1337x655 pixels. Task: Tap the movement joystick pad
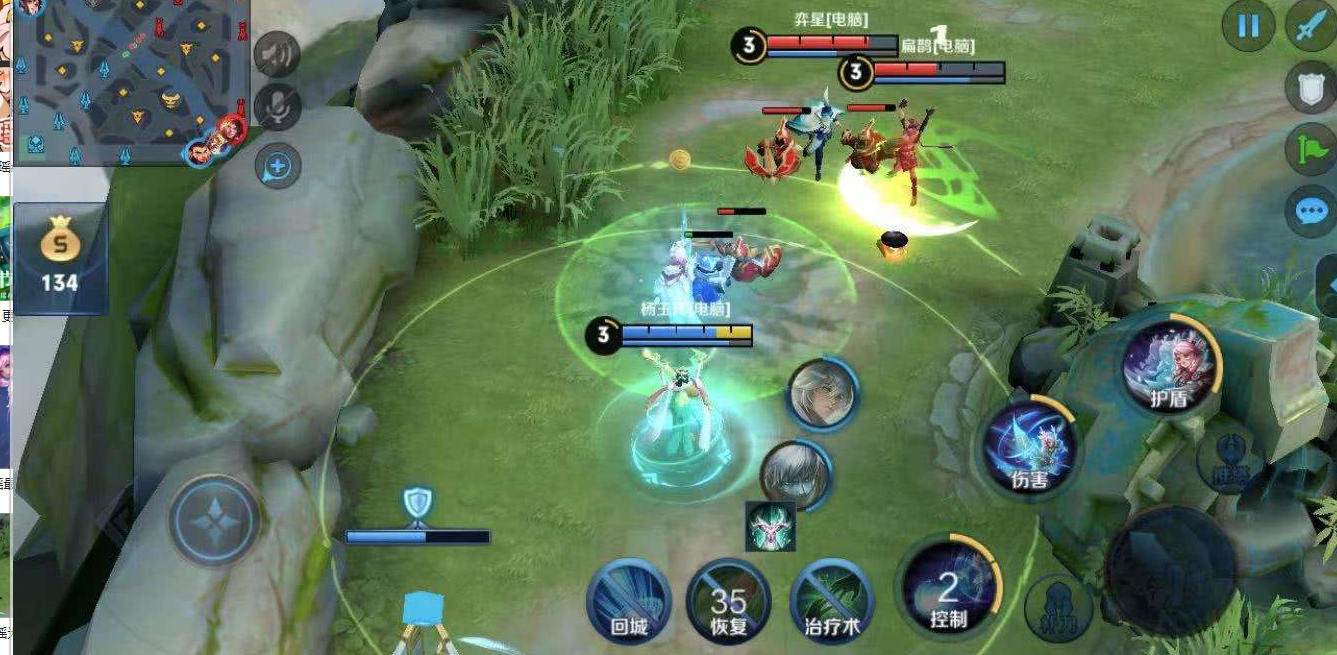tap(215, 520)
